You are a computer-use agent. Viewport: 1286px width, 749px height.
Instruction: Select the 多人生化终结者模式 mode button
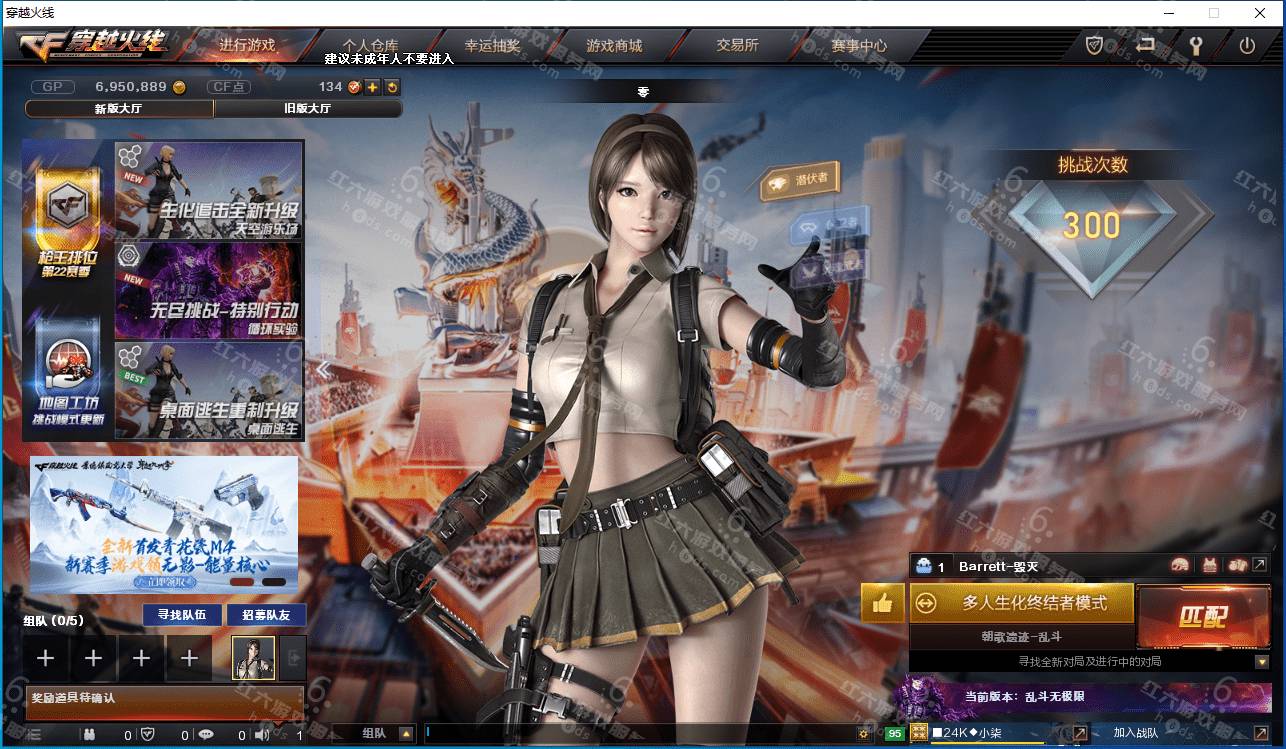point(1022,603)
